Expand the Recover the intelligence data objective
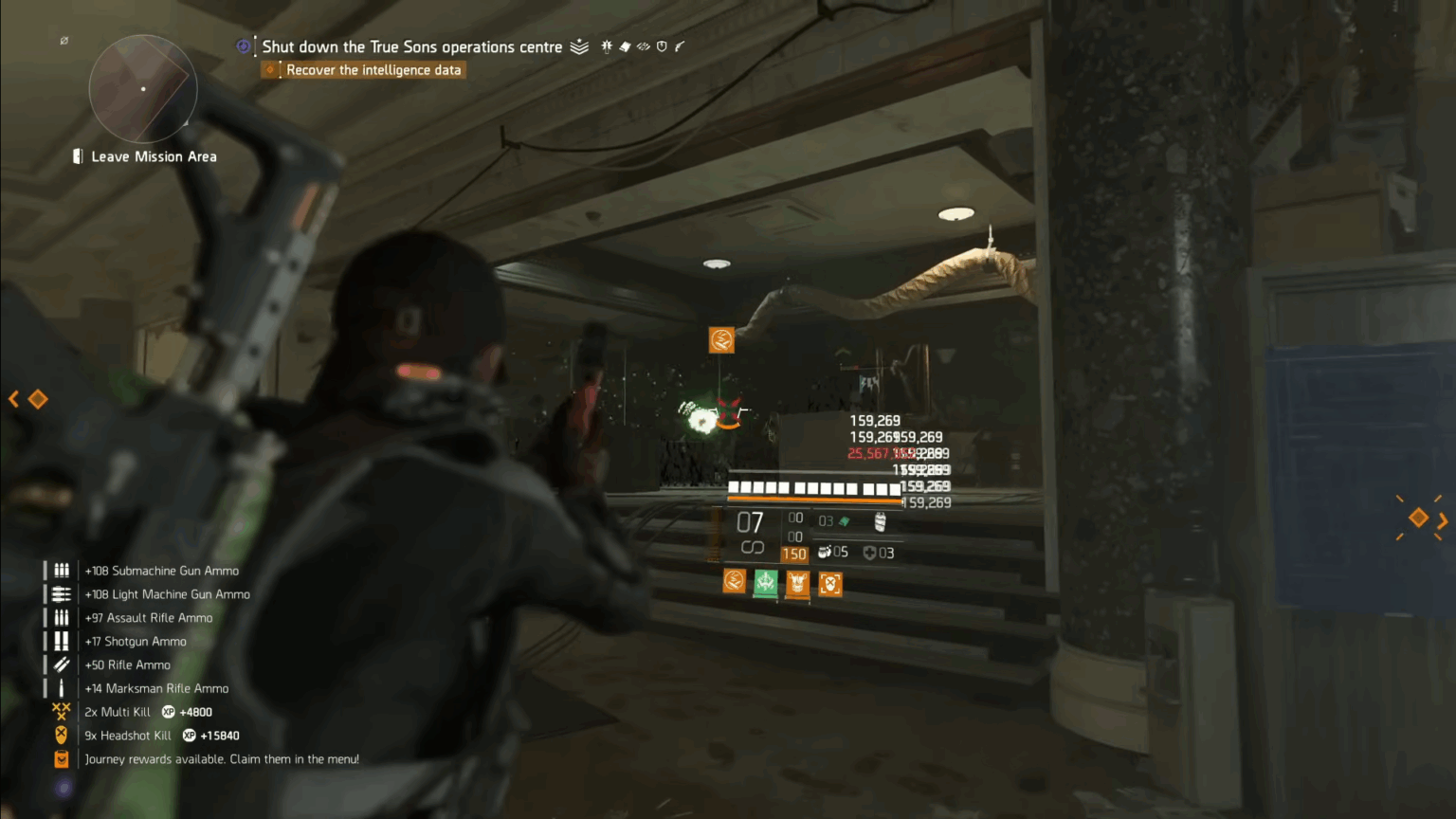This screenshot has height=819, width=1456. [x=373, y=69]
